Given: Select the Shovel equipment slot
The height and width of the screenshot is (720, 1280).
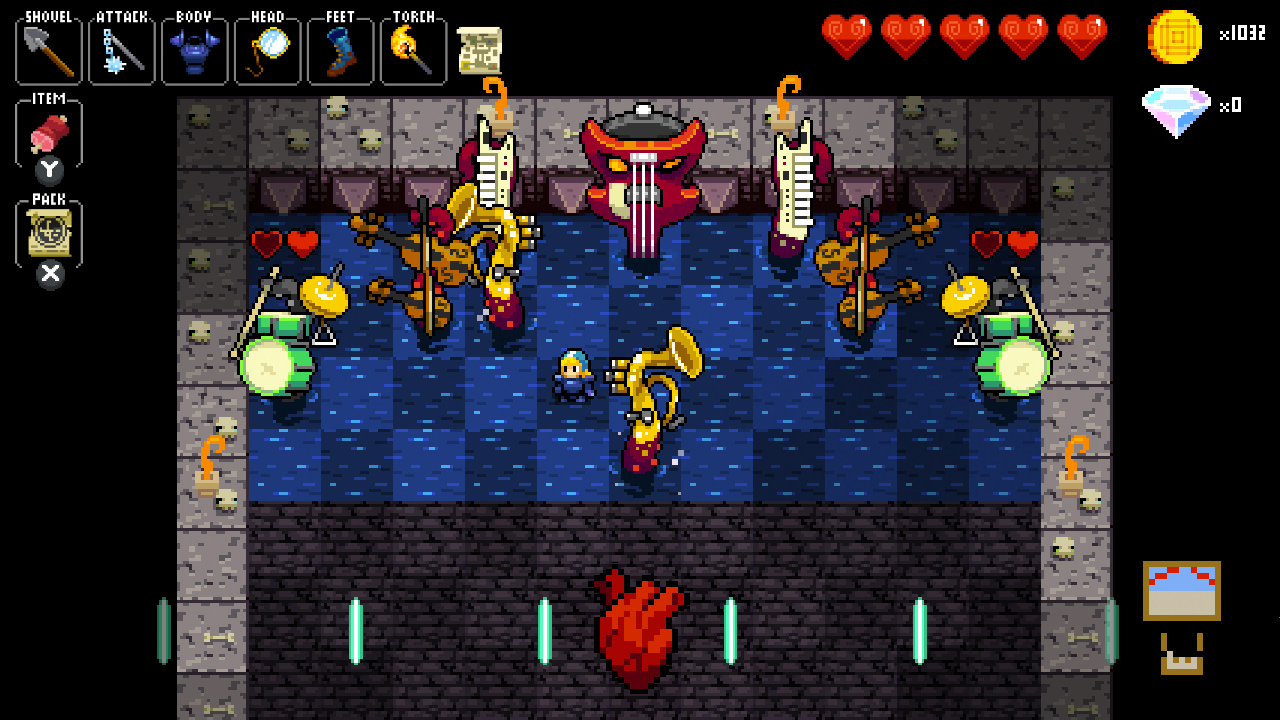Looking at the screenshot, I should 47,49.
